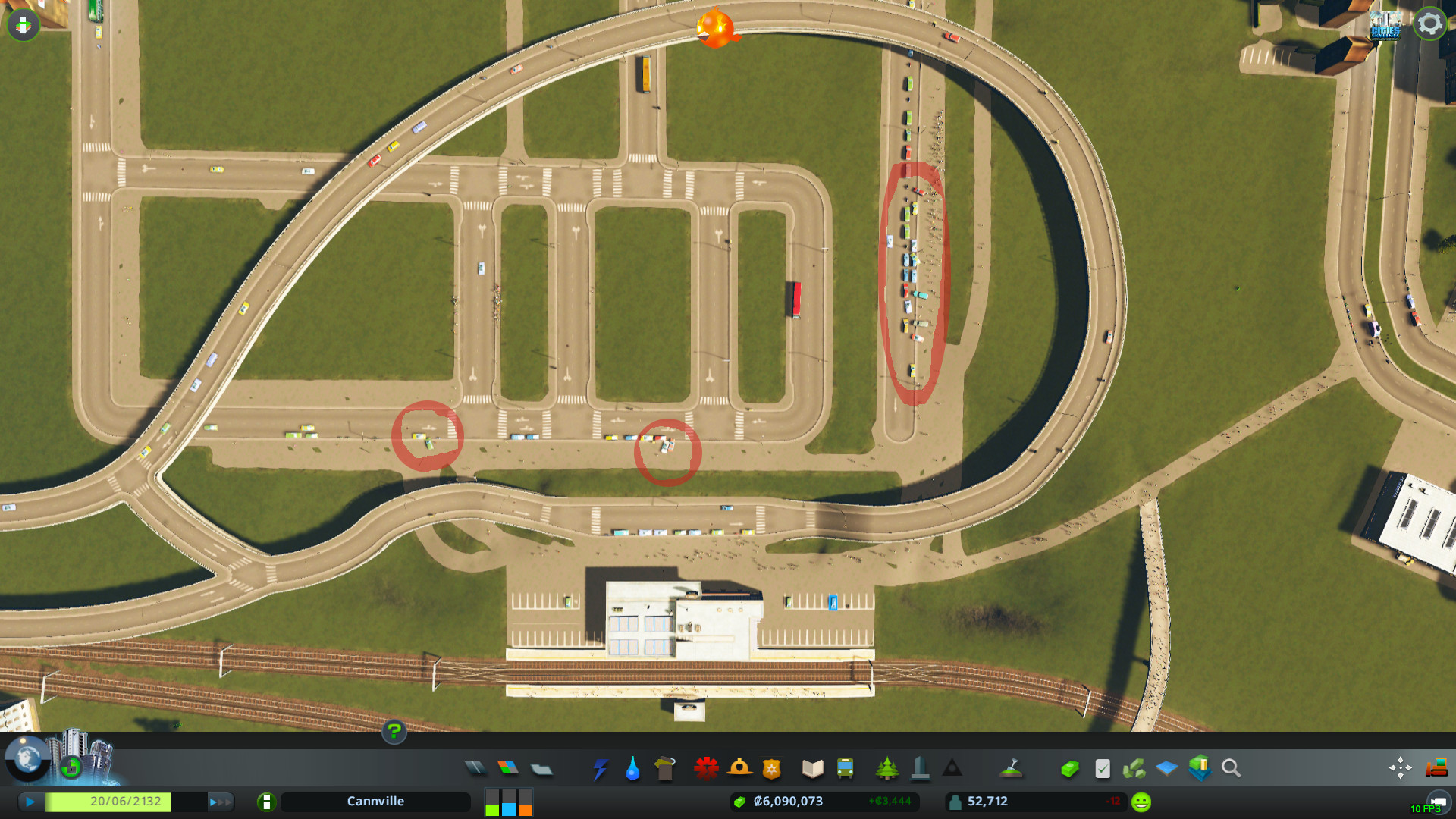Open the Economy panel
Screen dimensions: 1456x819
pos(1069,767)
